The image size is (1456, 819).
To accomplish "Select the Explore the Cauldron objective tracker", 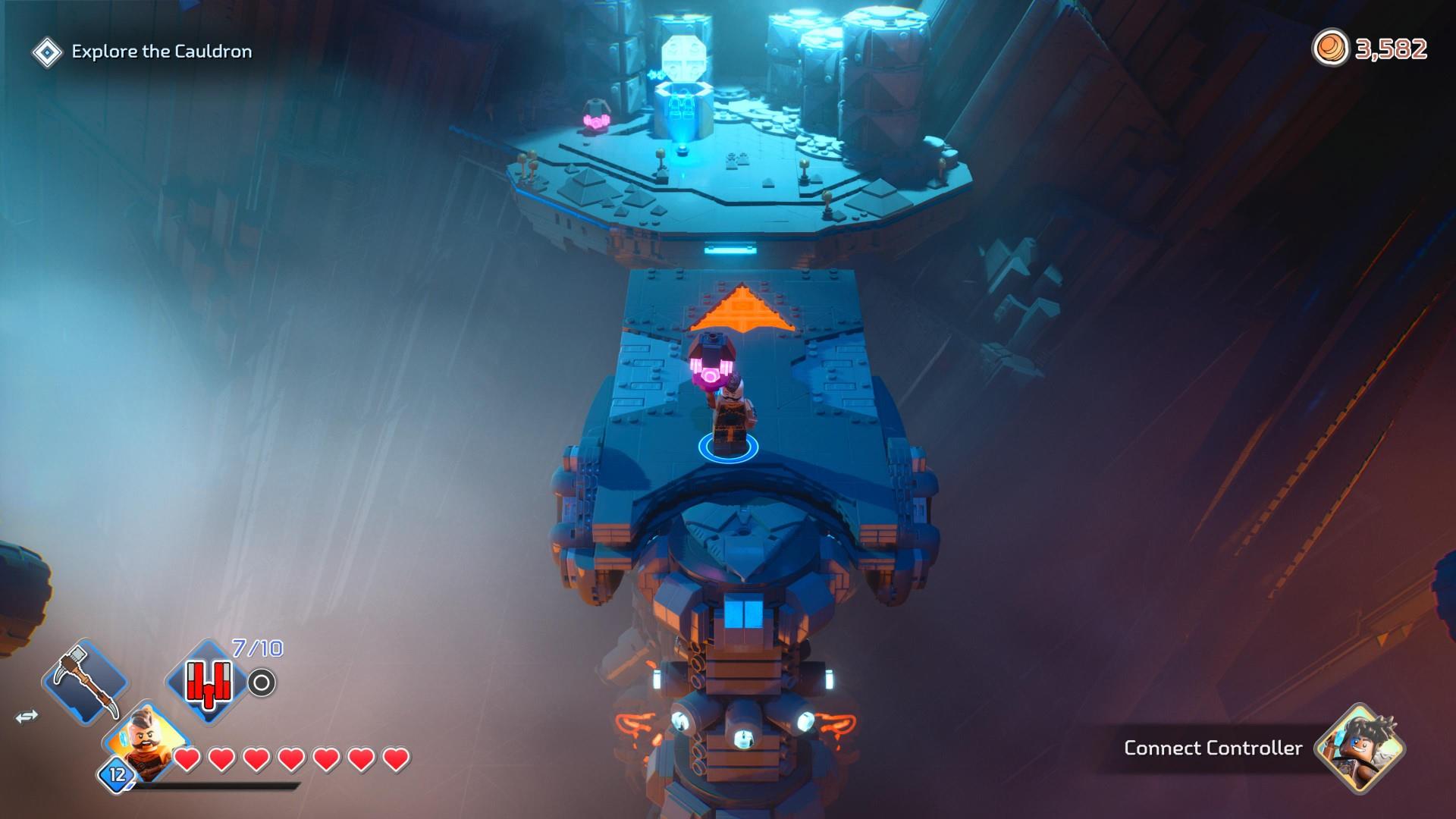I will pos(161,52).
